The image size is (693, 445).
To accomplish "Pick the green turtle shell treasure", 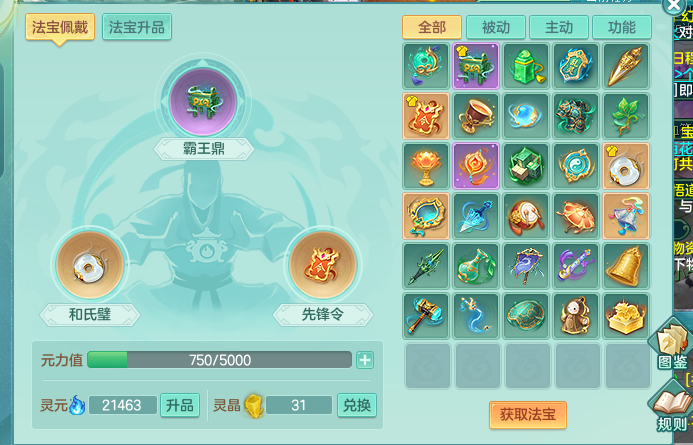I will coord(528,314).
